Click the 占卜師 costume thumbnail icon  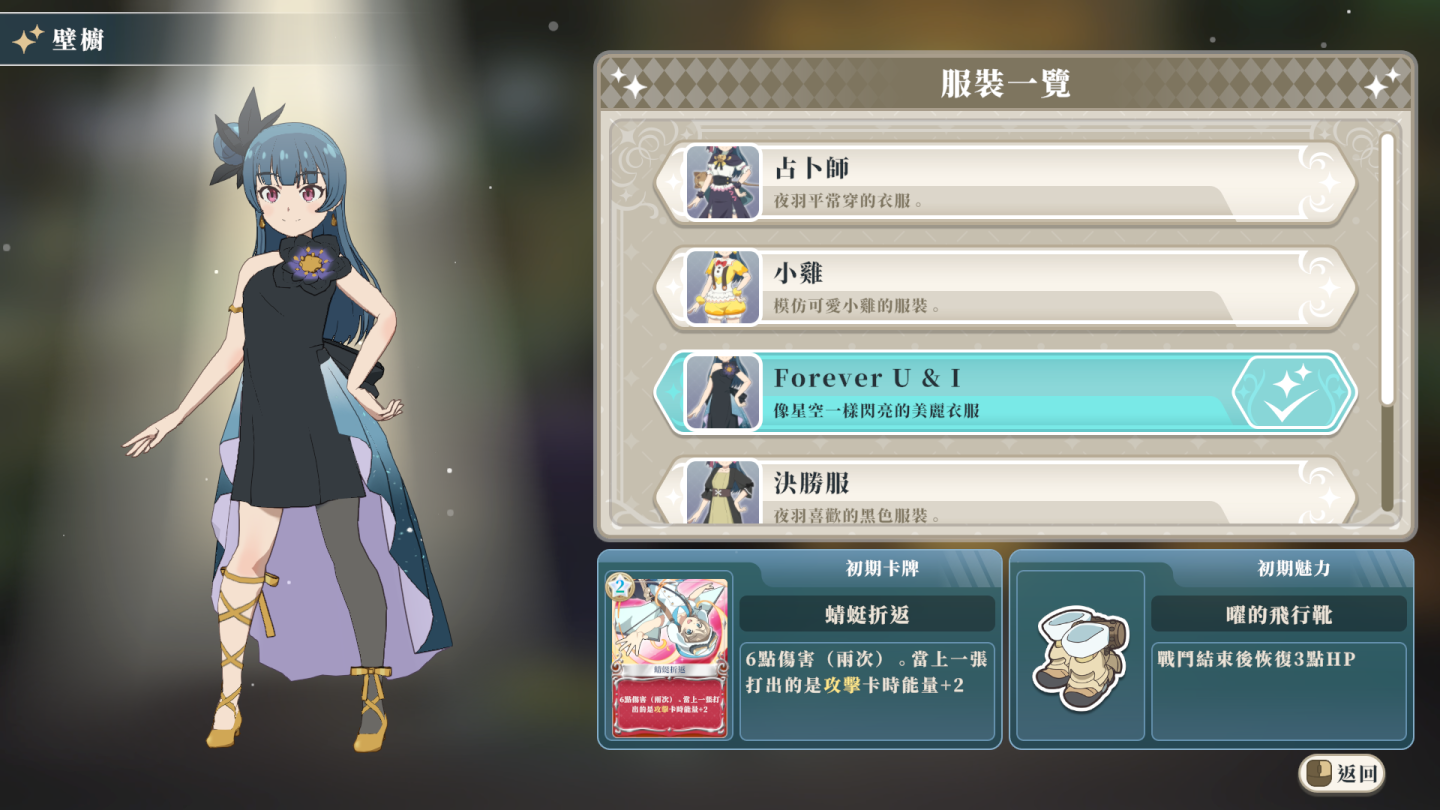[x=719, y=183]
